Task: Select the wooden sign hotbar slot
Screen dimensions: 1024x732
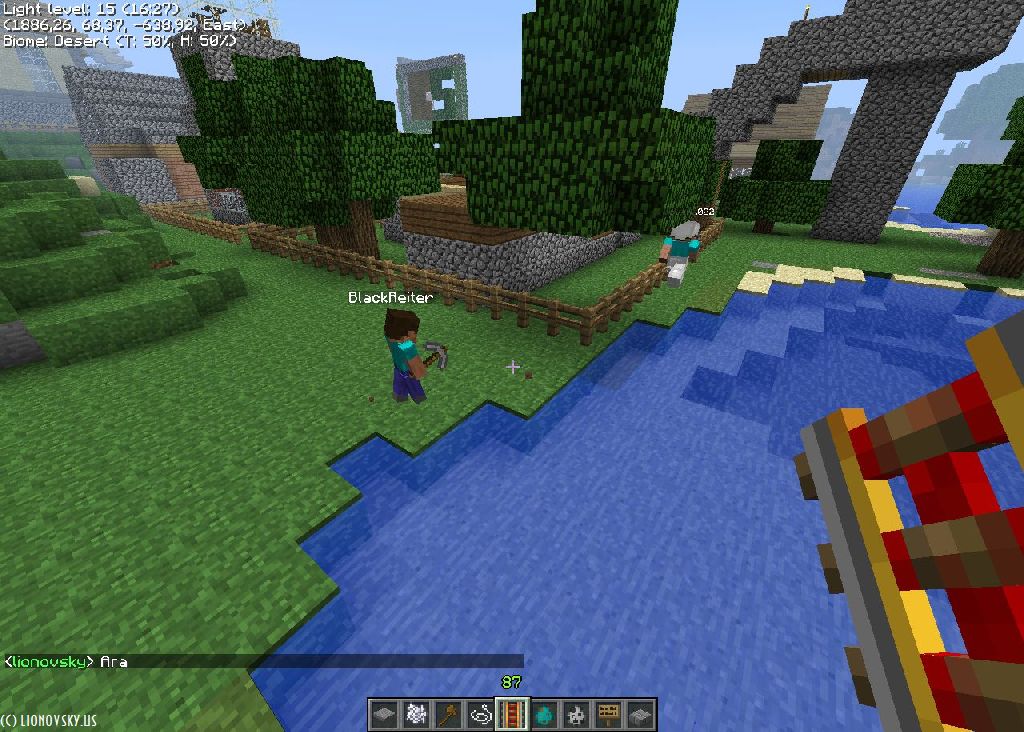Action: (x=608, y=714)
